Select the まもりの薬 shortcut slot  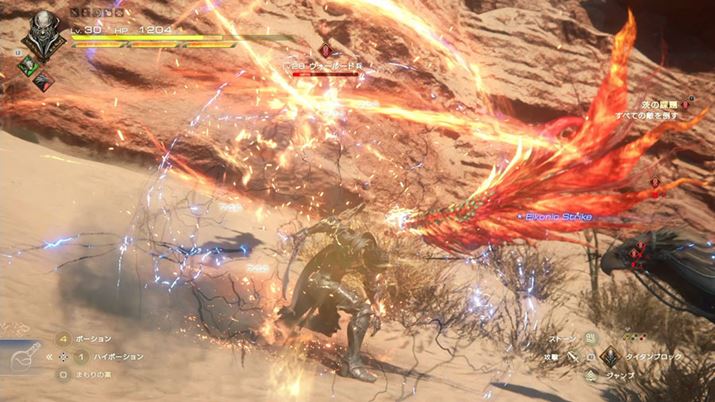tap(64, 375)
